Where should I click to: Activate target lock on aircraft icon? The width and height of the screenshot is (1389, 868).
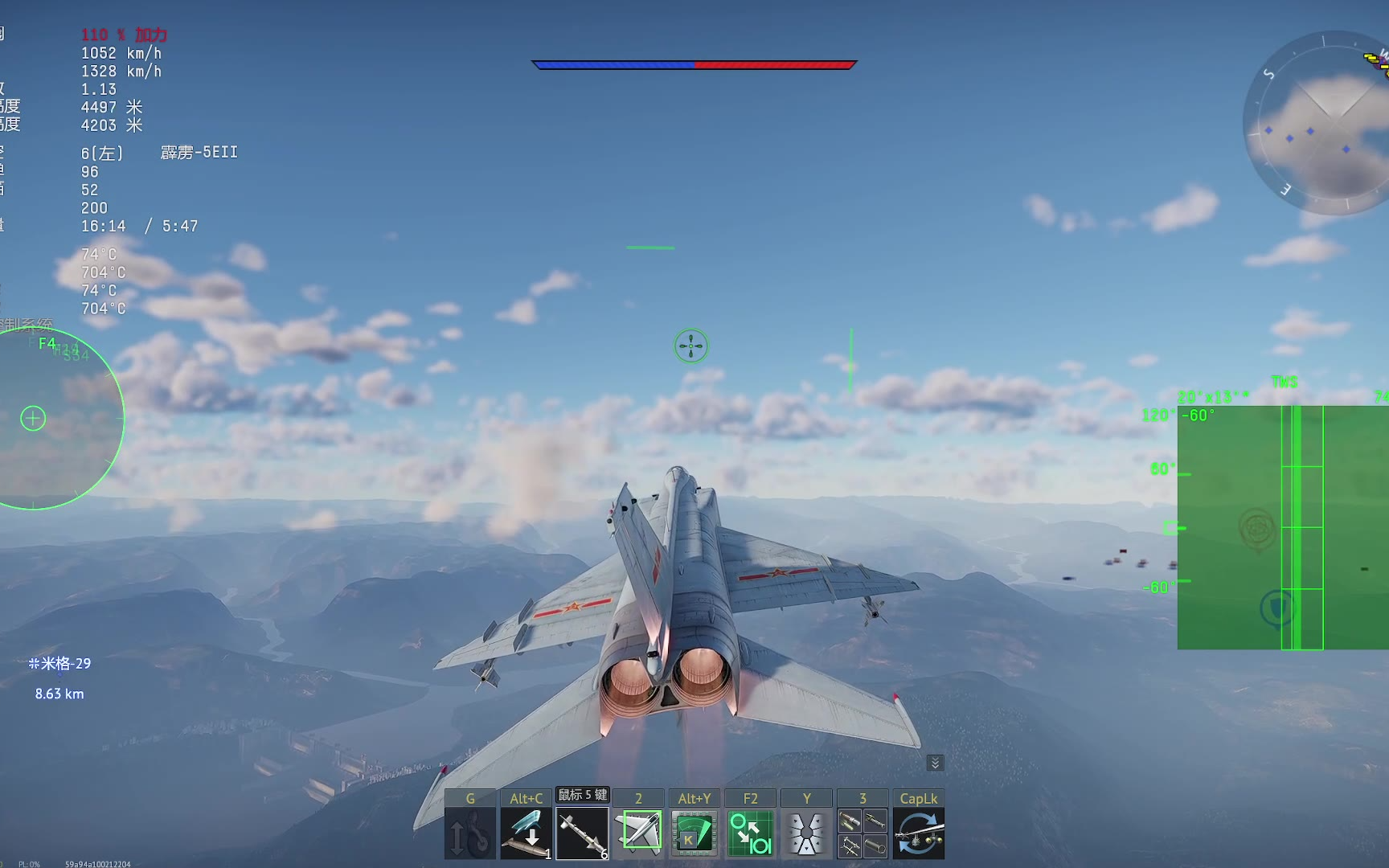tap(638, 833)
